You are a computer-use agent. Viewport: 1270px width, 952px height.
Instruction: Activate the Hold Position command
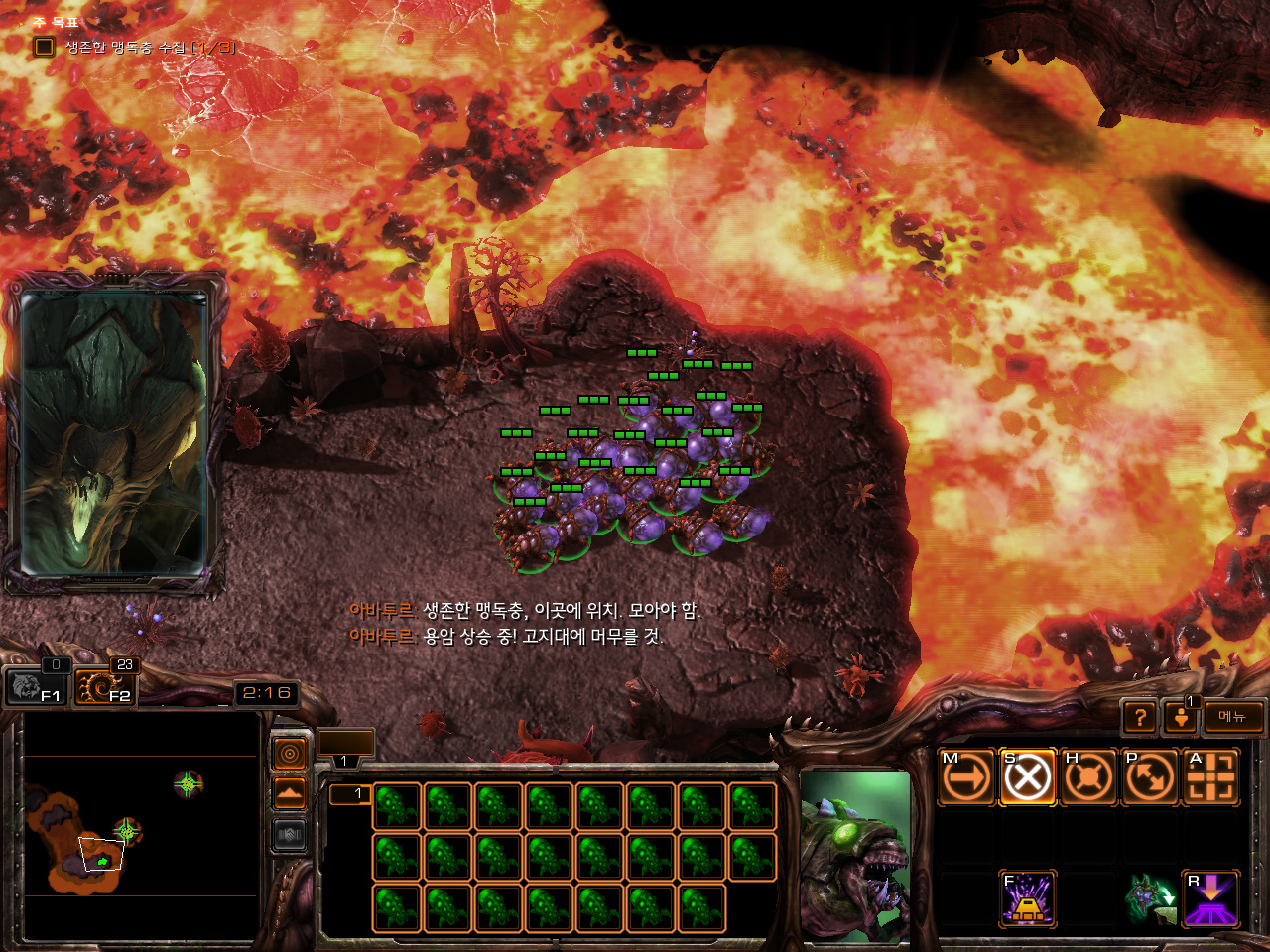pyautogui.click(x=1088, y=776)
